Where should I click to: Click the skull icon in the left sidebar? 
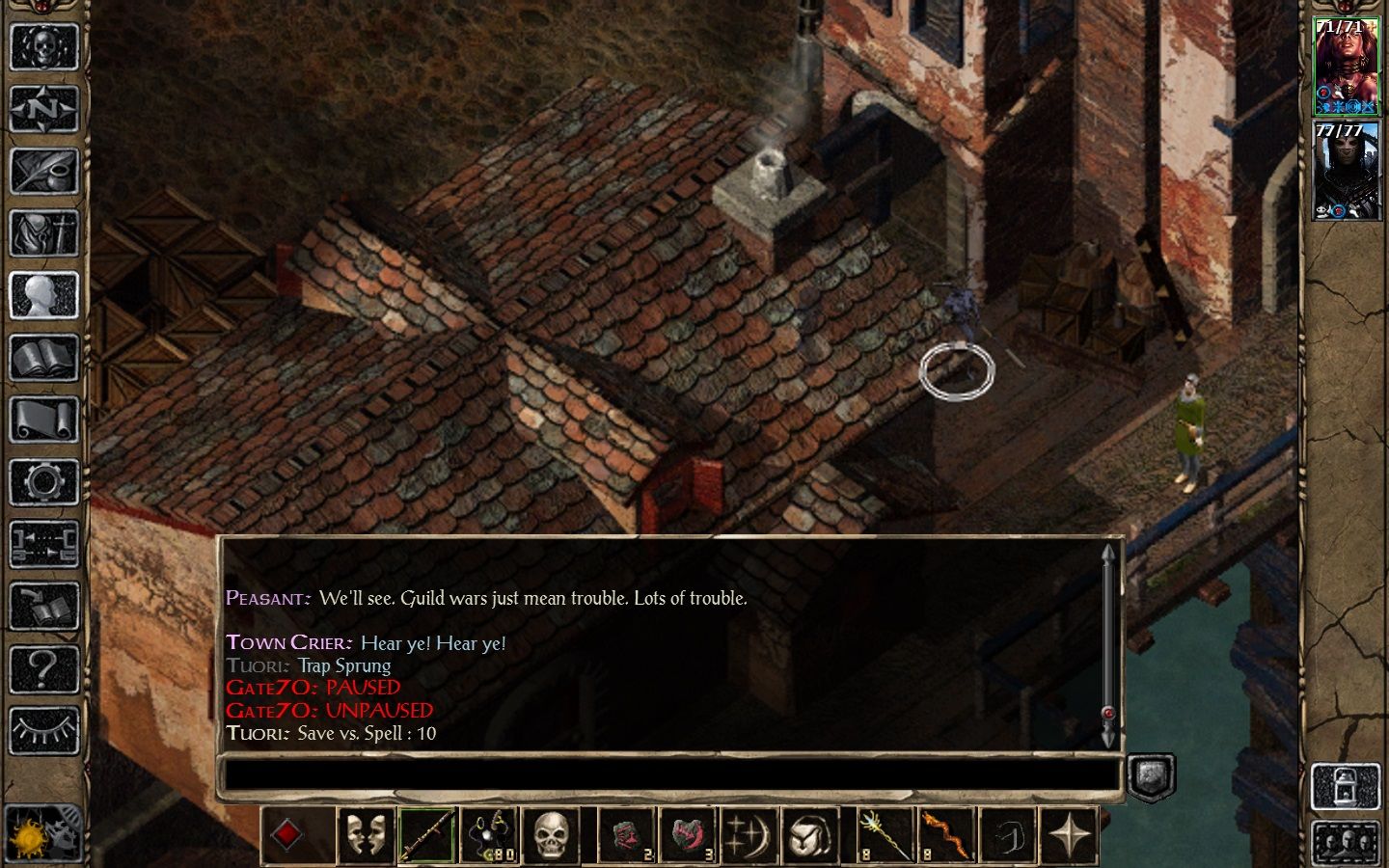(x=43, y=45)
